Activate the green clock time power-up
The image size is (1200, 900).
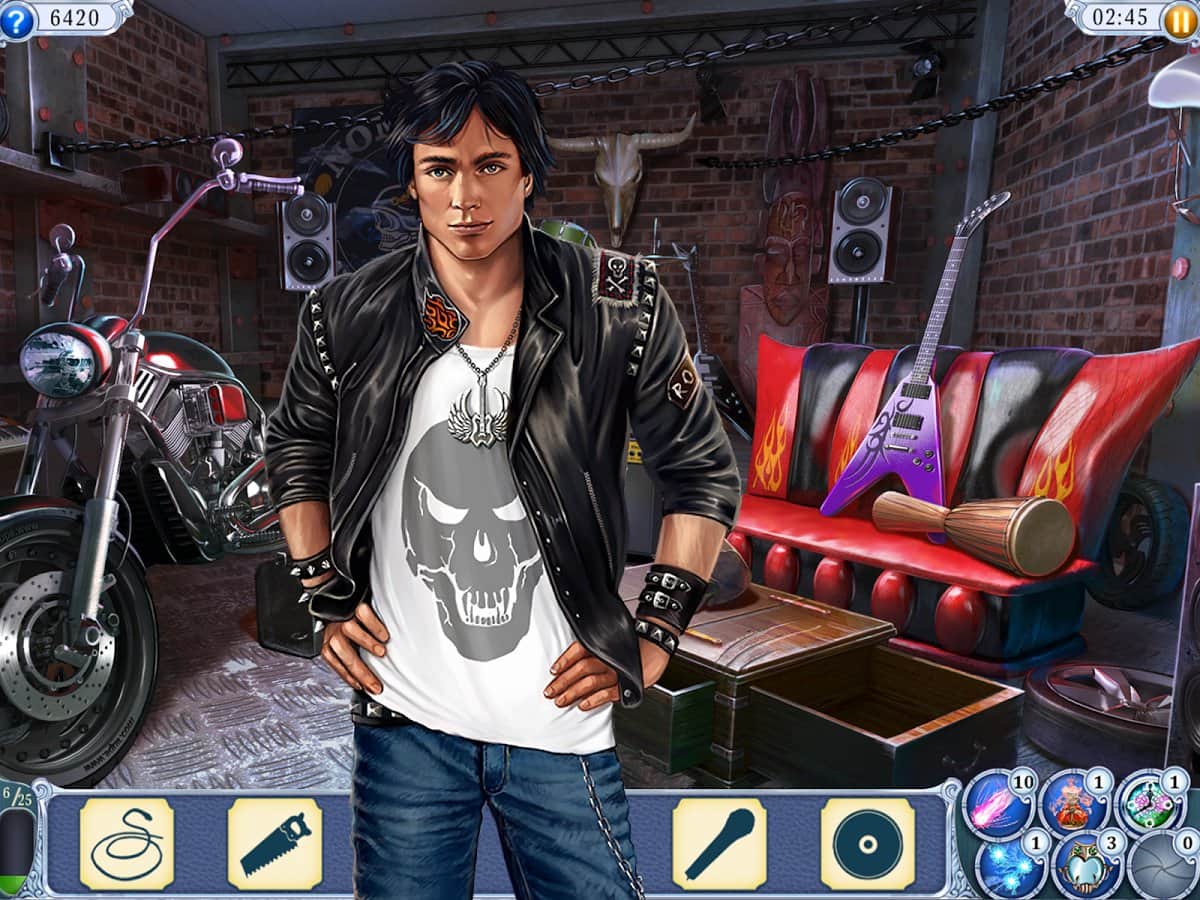point(1150,804)
